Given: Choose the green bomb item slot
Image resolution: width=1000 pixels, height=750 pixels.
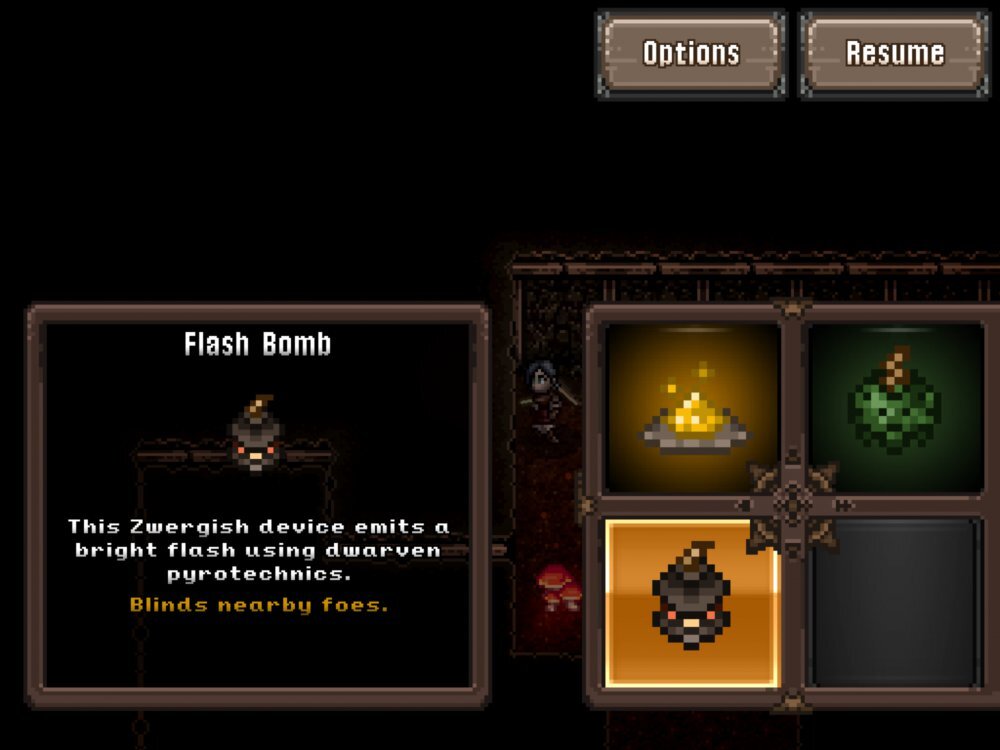Looking at the screenshot, I should [x=894, y=407].
